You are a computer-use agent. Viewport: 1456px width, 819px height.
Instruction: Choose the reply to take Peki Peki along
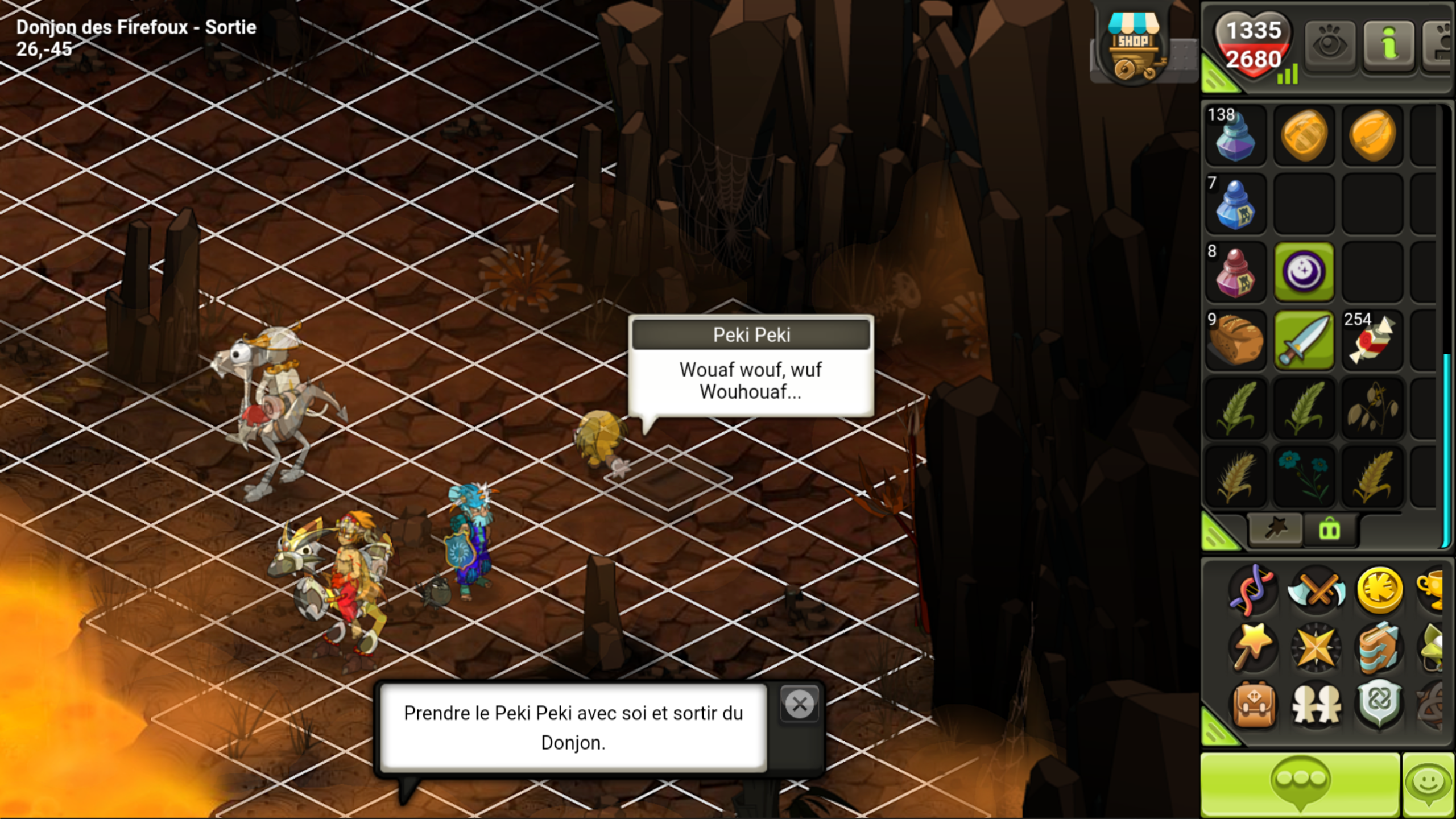pos(573,727)
